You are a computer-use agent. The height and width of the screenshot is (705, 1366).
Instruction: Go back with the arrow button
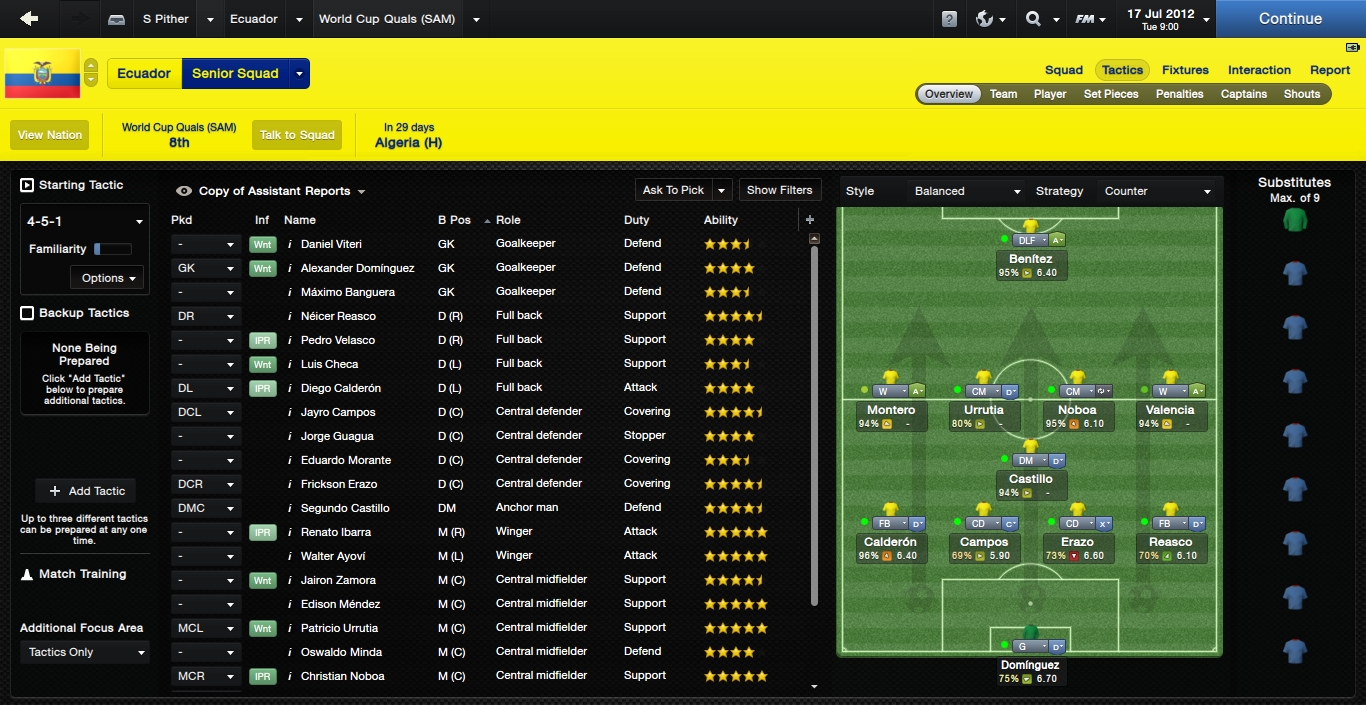click(29, 19)
